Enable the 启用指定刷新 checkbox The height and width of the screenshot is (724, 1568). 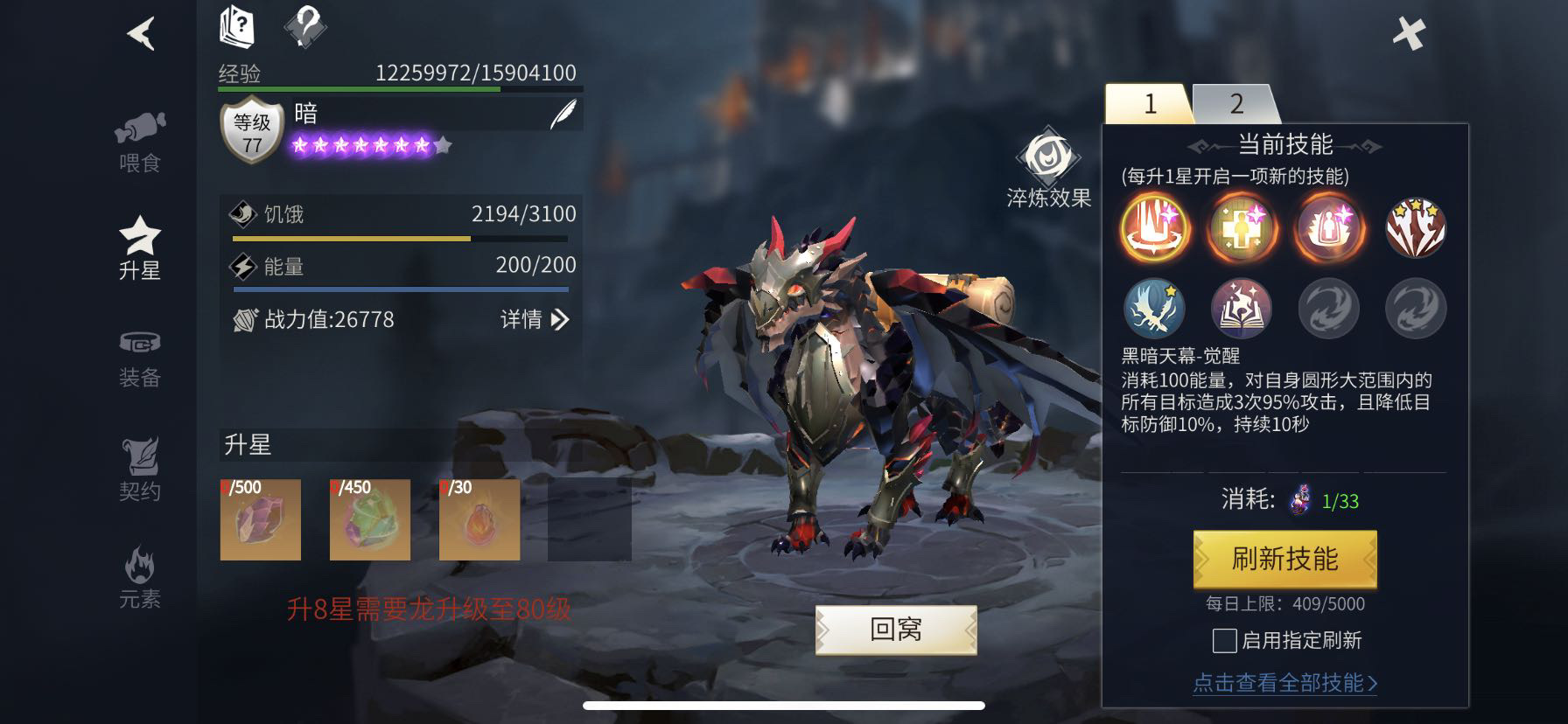point(1225,641)
